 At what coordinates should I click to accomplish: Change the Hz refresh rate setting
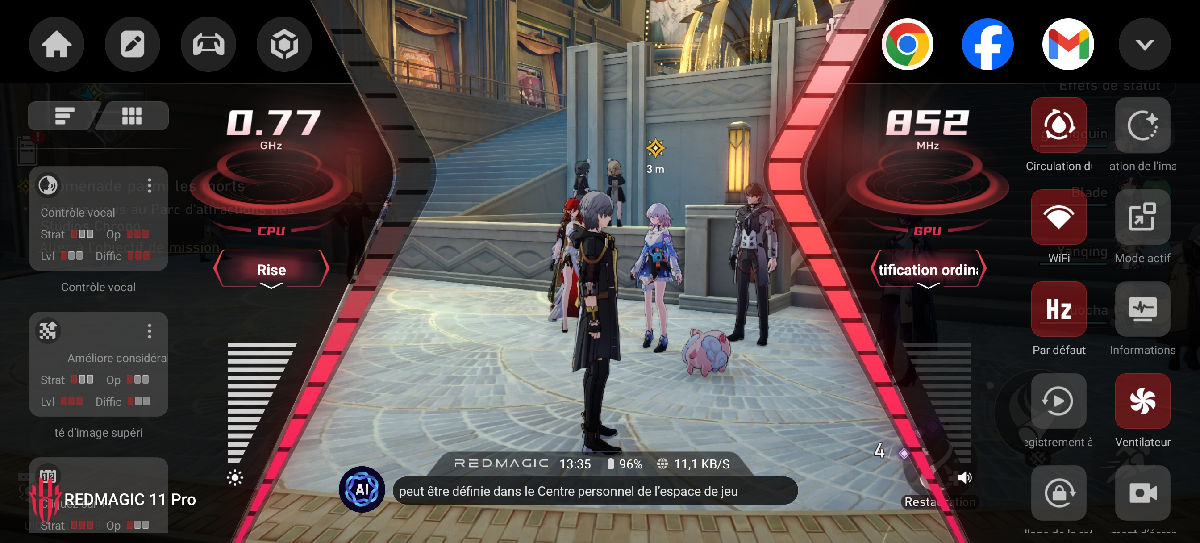[1058, 310]
